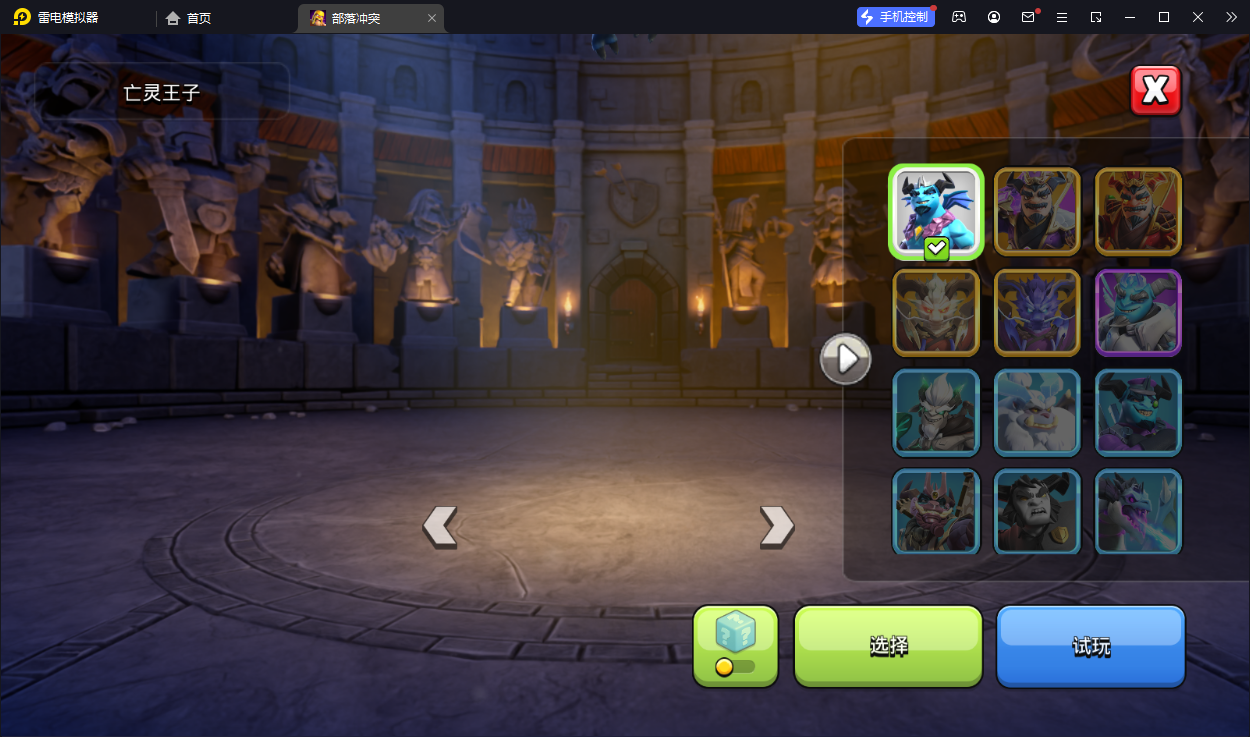
Task: Choose the black-horned grey-faced skin
Action: (1037, 511)
